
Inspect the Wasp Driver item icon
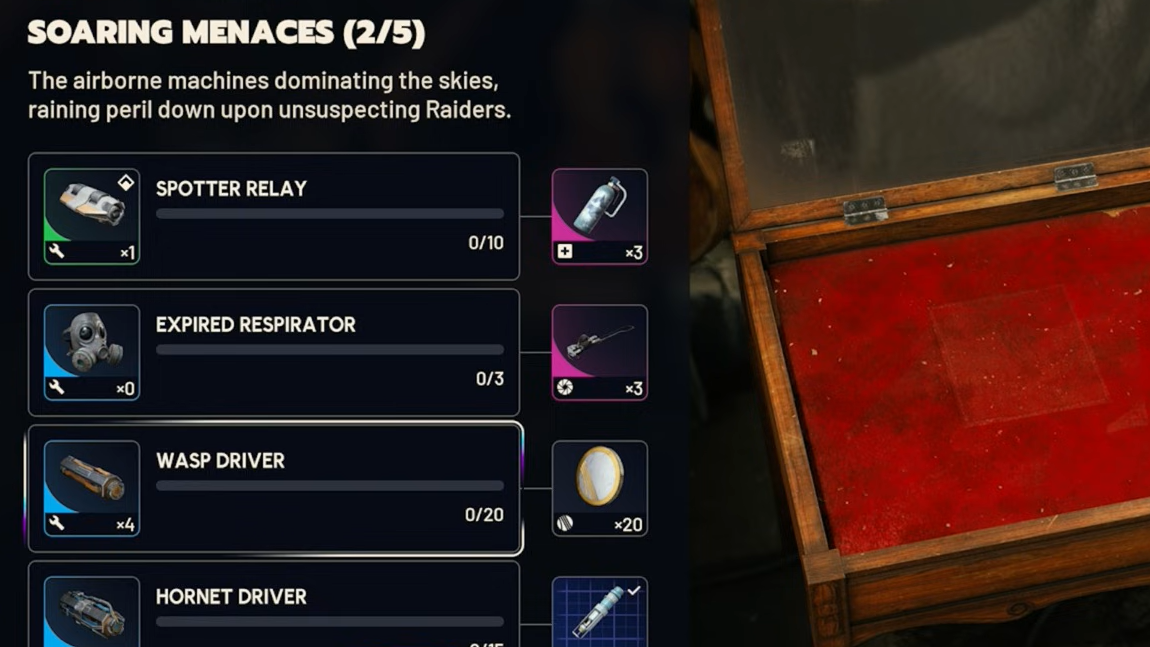[x=91, y=488]
